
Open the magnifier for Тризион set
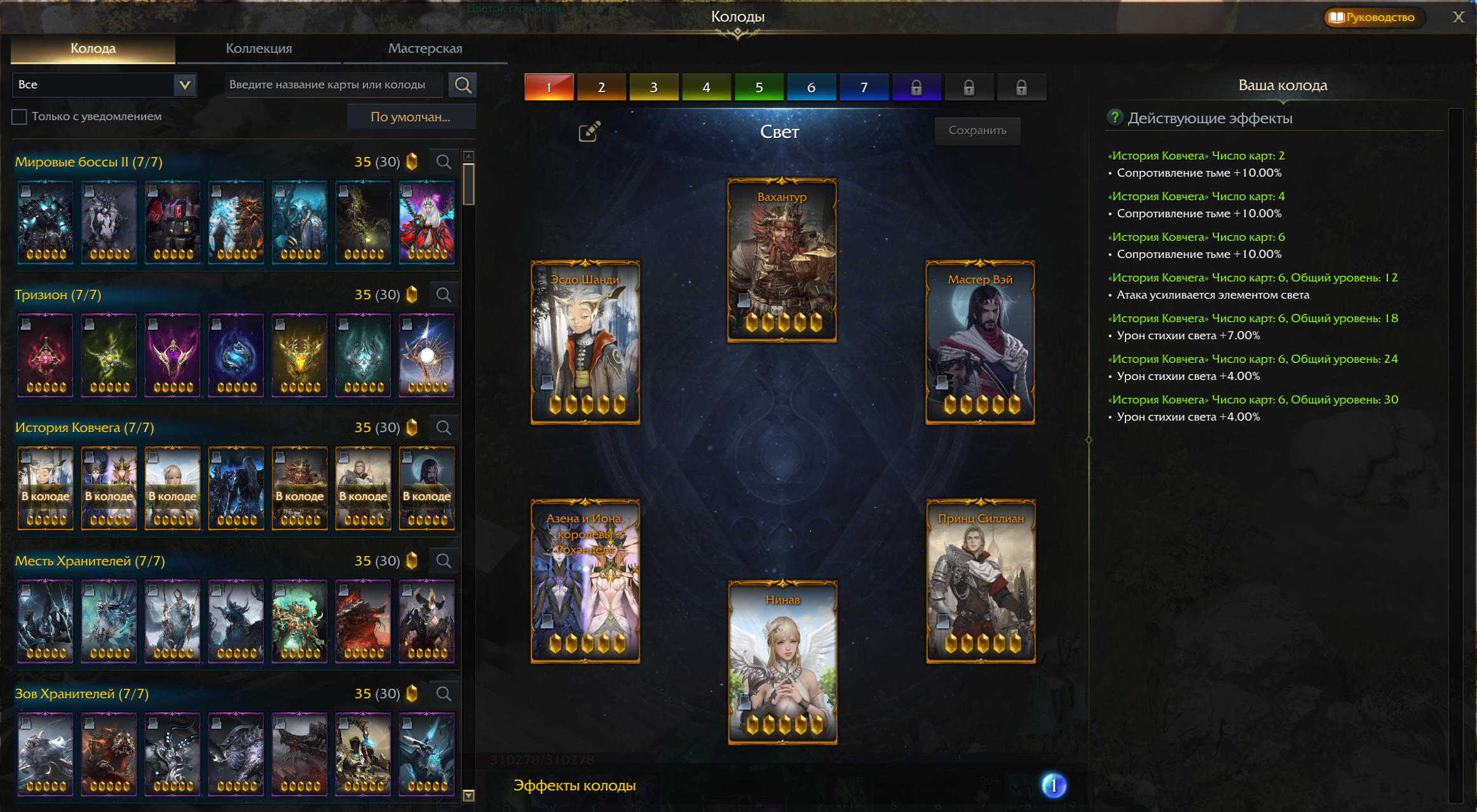click(444, 294)
